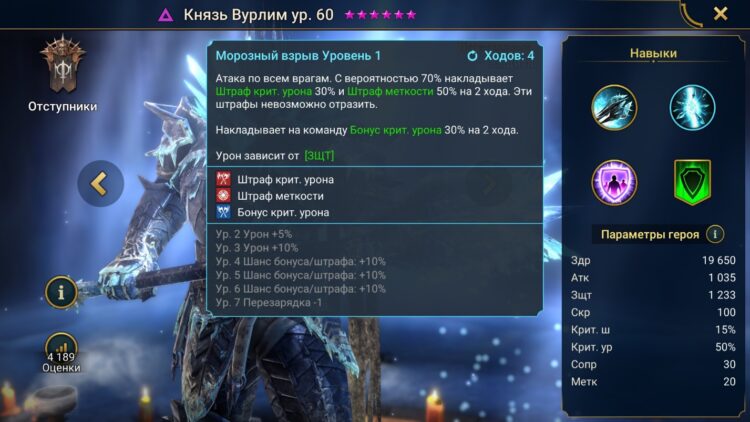
Task: Select the icy blast skill icon
Action: [693, 107]
